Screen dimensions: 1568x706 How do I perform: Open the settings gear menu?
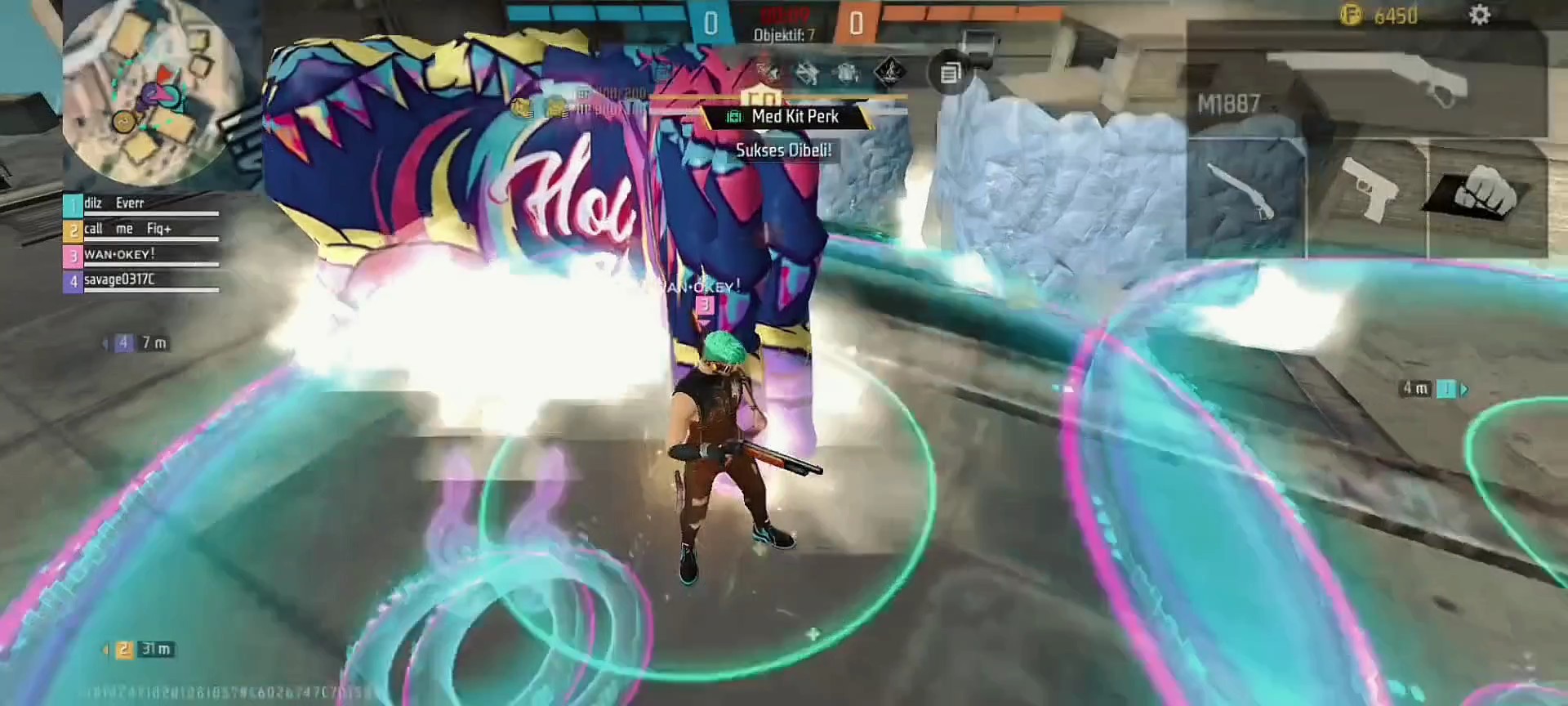(x=1479, y=16)
